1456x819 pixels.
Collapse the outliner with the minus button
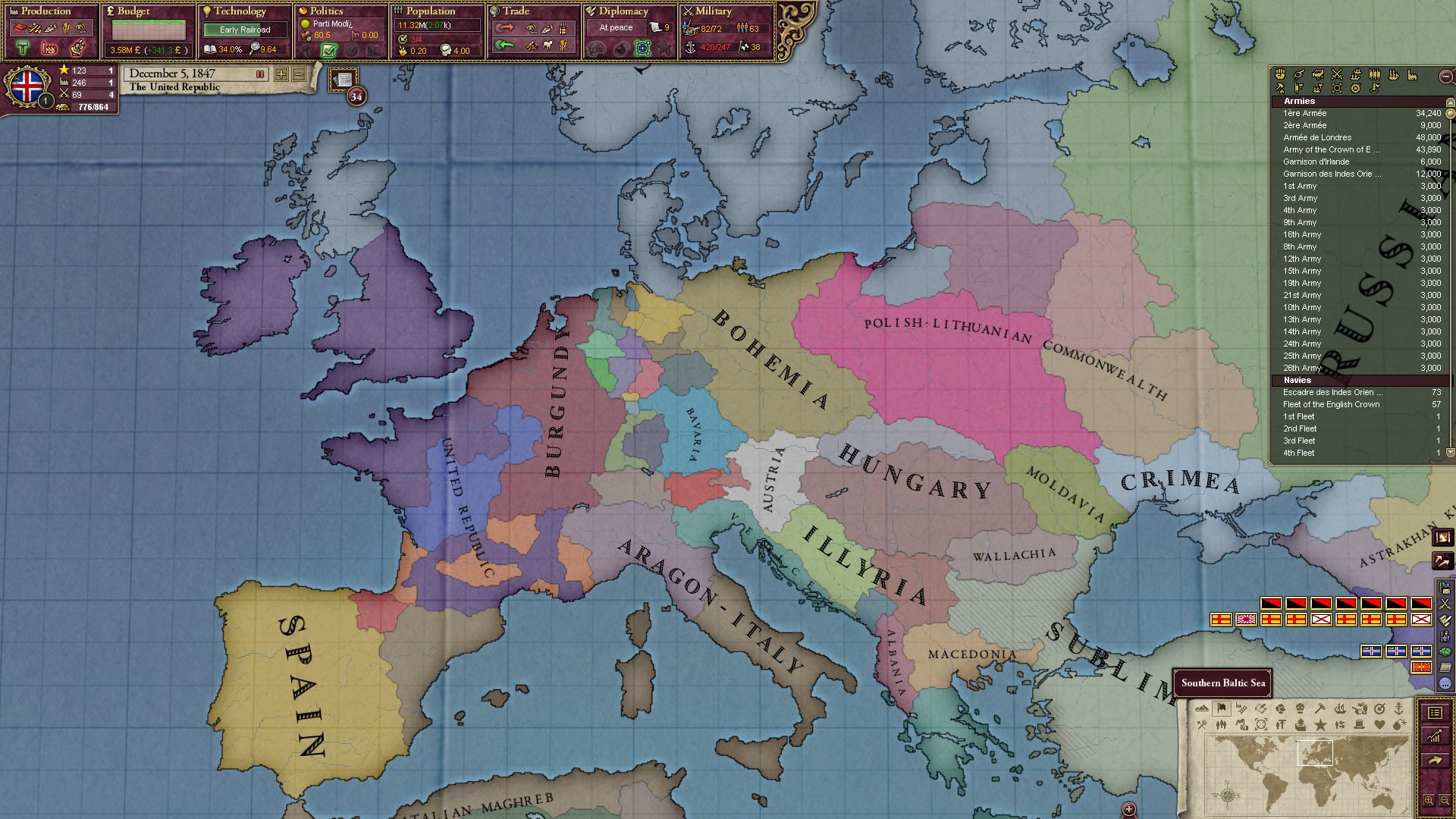1445,75
